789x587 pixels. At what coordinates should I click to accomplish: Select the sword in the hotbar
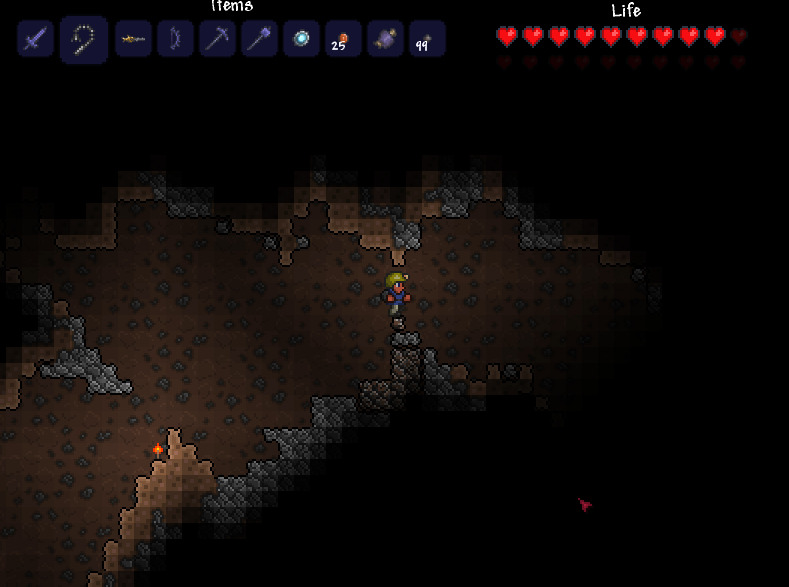pyautogui.click(x=35, y=40)
